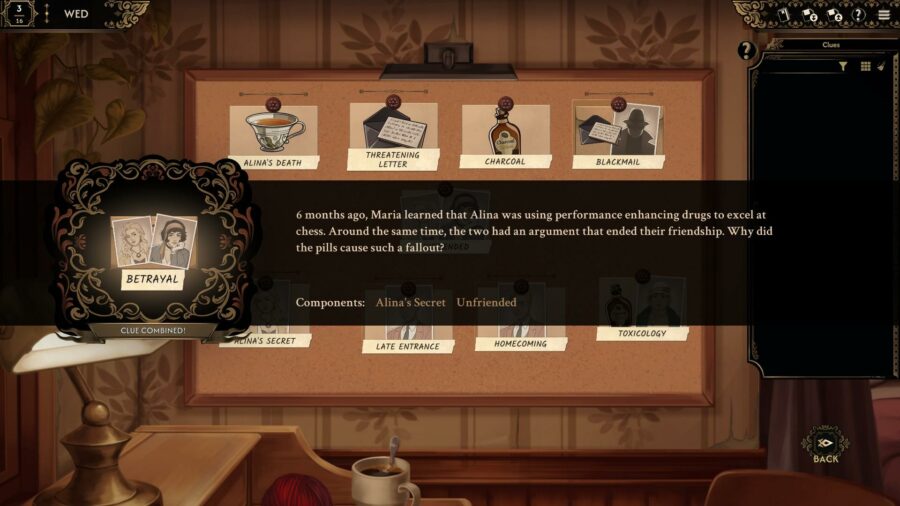
Task: Click the cards icon with up arrow
Action: (x=833, y=15)
